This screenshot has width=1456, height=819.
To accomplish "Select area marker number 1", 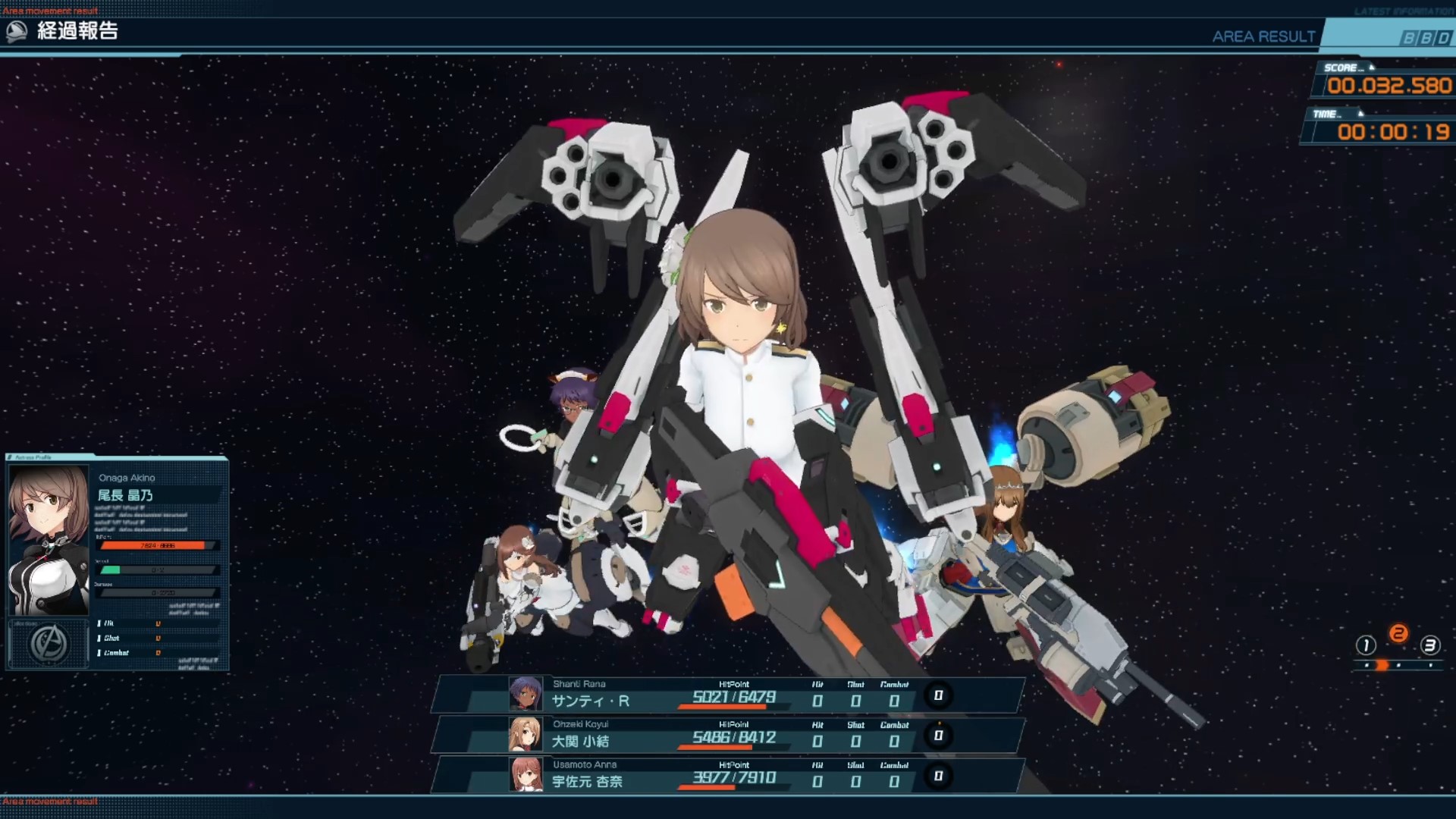I will coord(1366,645).
